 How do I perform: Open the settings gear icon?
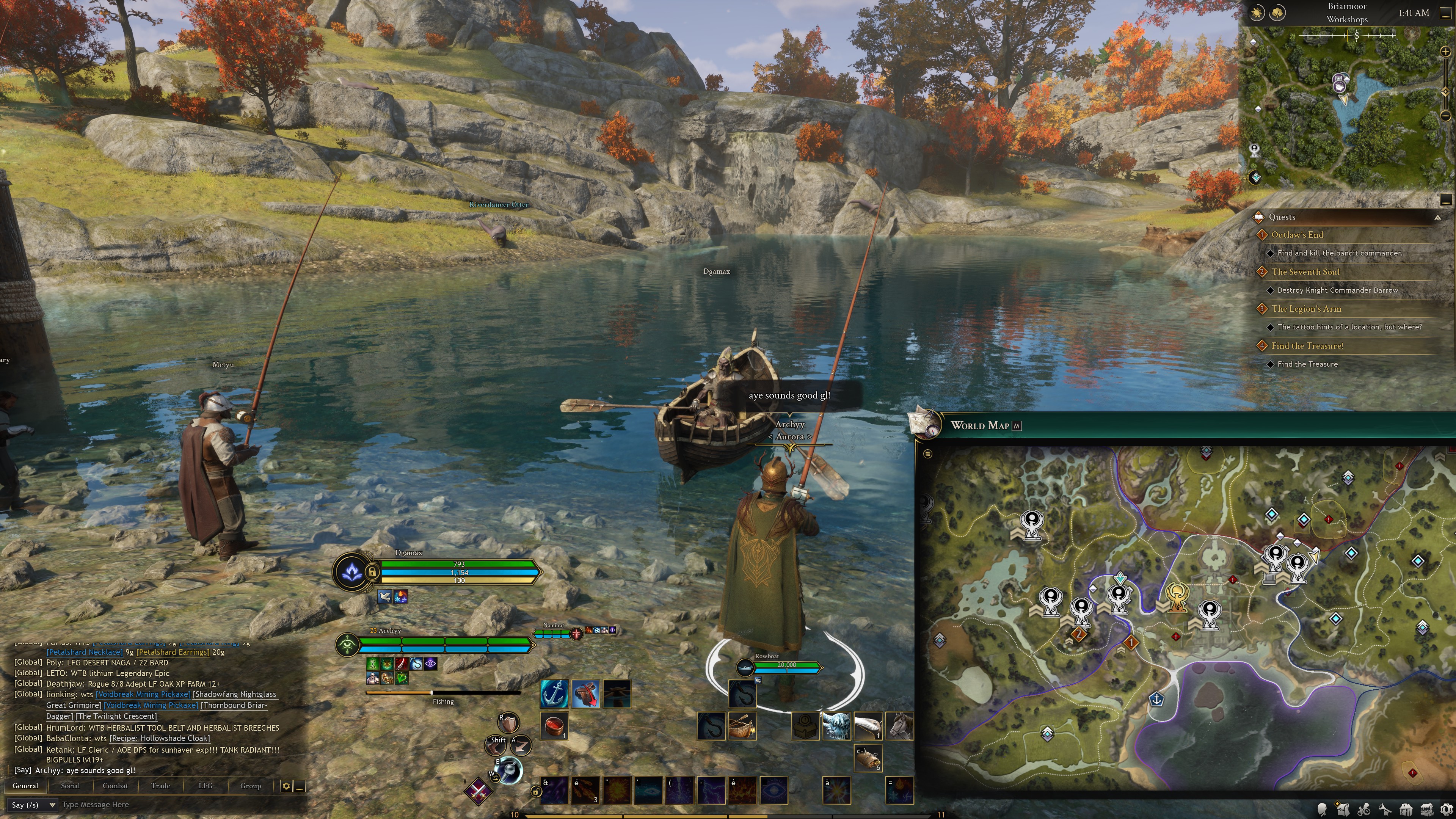[x=1447, y=810]
